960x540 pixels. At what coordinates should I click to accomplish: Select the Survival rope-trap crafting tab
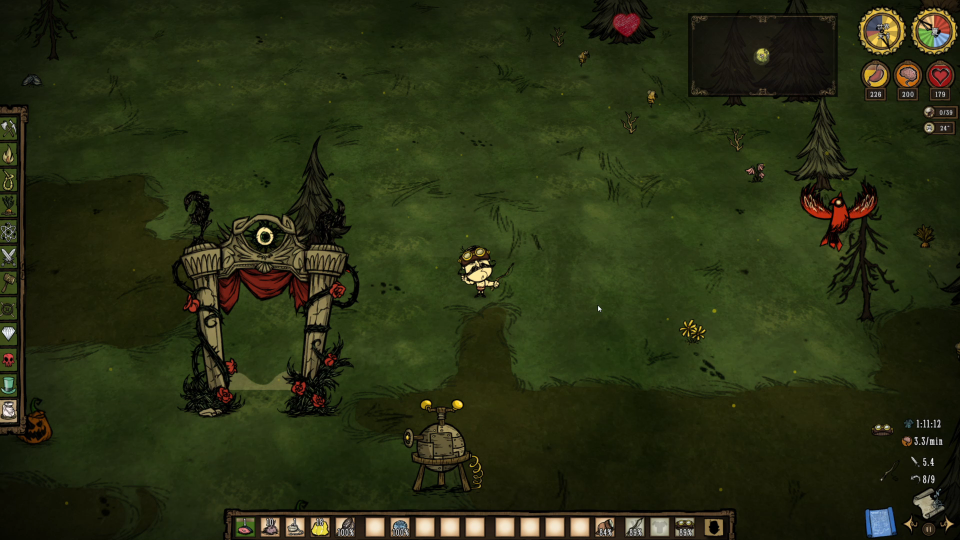click(x=9, y=180)
